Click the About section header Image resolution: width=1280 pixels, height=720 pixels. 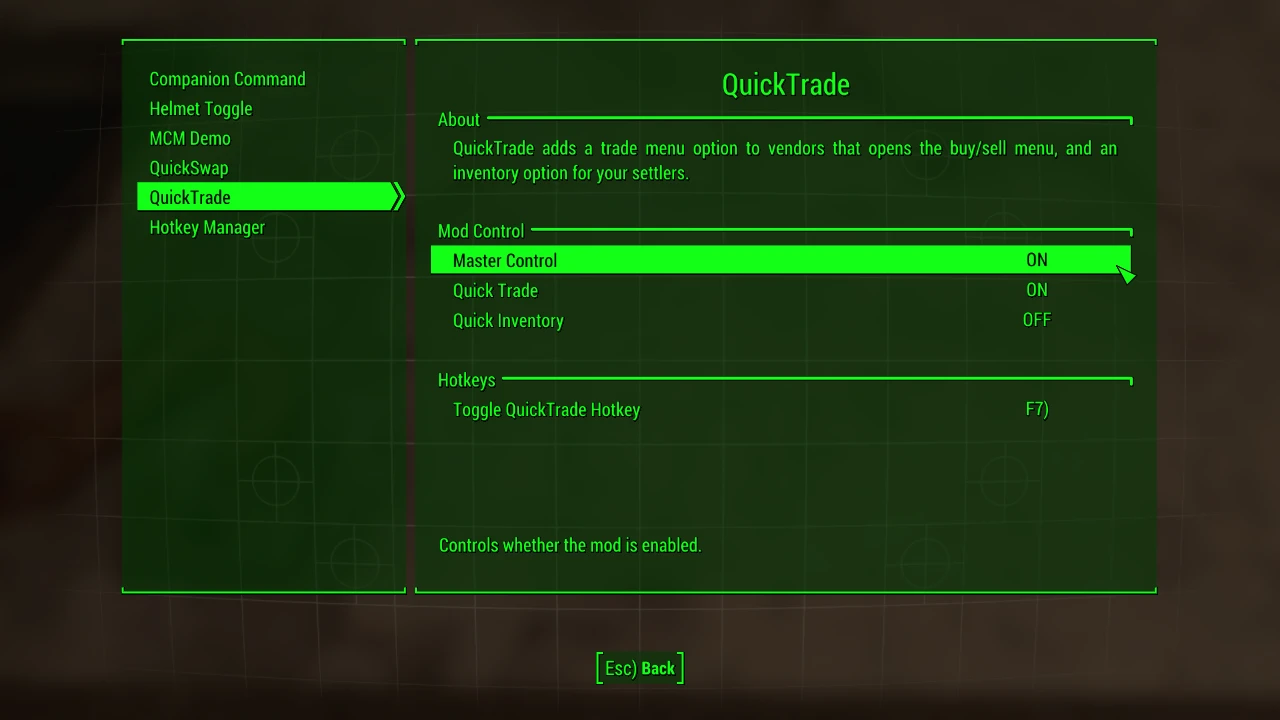click(x=459, y=119)
